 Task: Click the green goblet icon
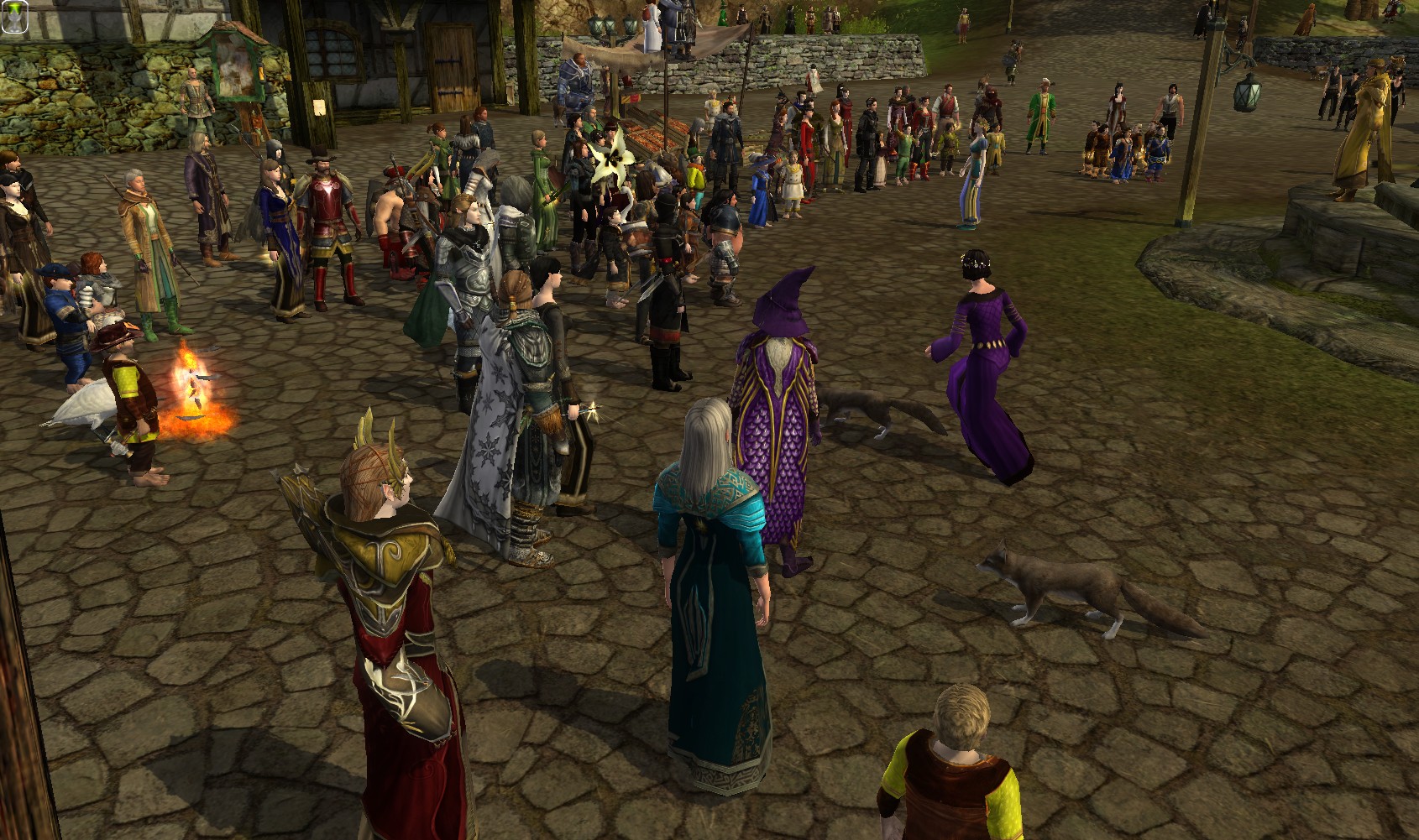click(13, 17)
